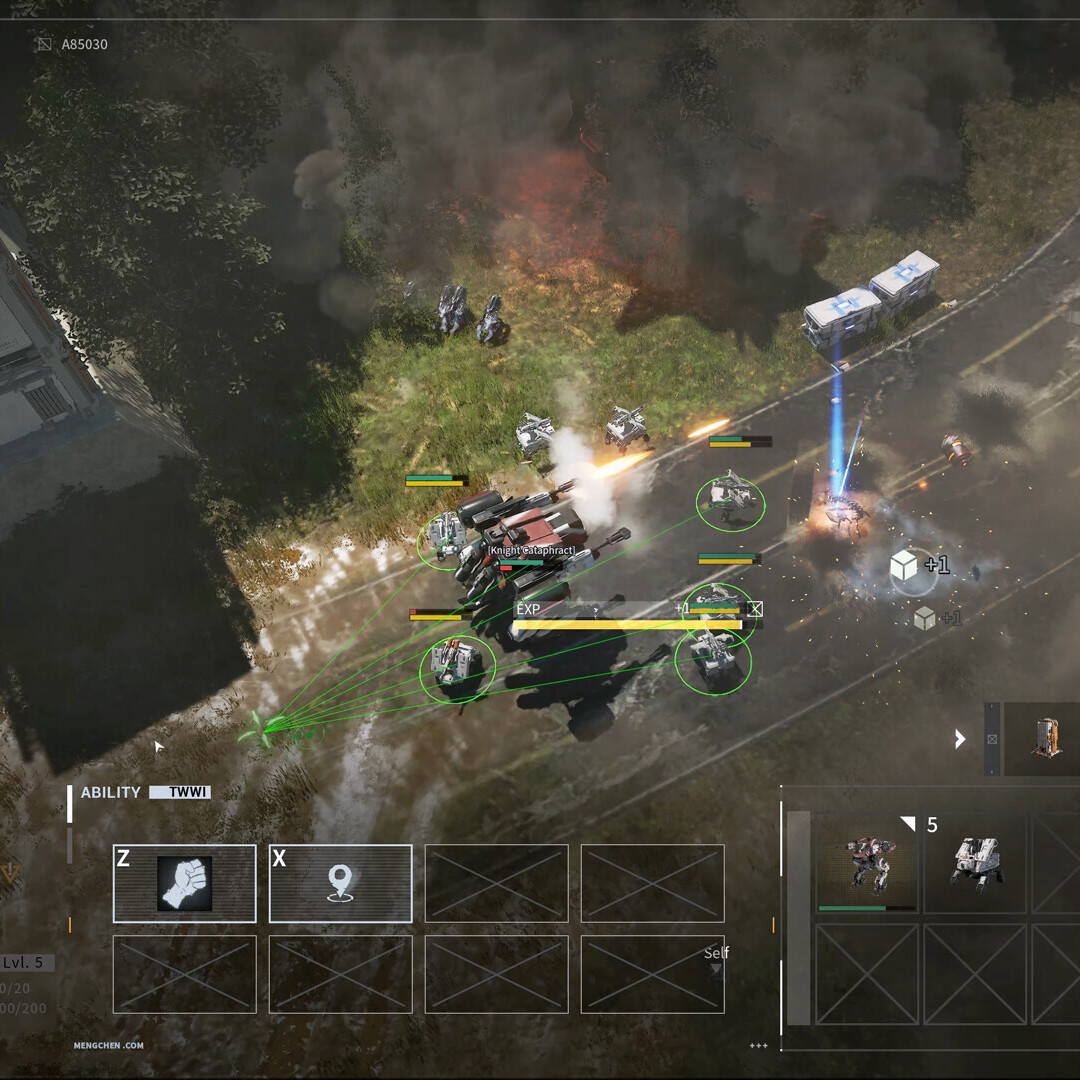The width and height of the screenshot is (1080, 1080).
Task: Select the white quadruped turret portrait
Action: click(x=975, y=862)
